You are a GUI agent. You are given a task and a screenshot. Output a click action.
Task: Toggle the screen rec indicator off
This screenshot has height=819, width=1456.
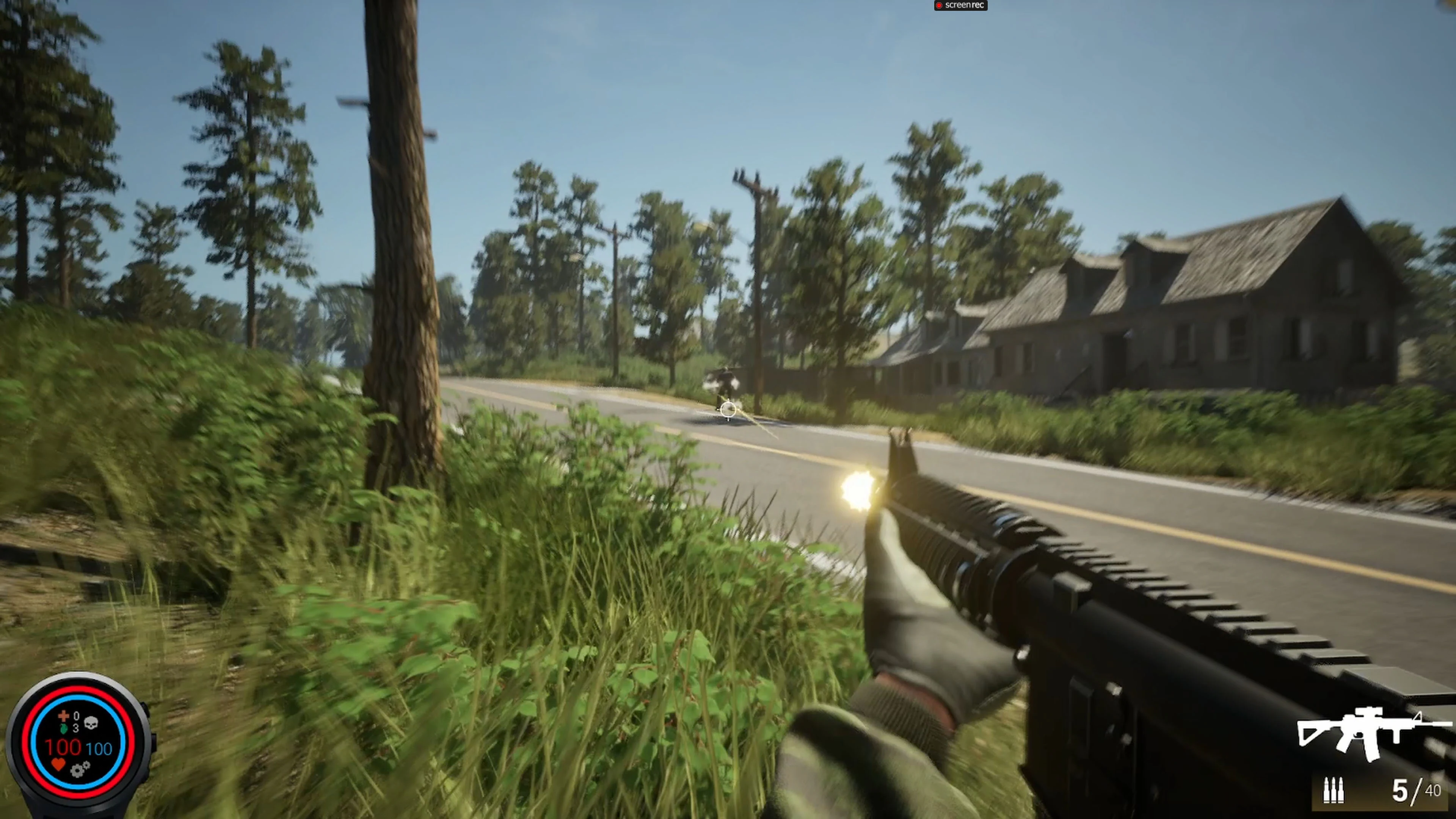click(x=961, y=6)
